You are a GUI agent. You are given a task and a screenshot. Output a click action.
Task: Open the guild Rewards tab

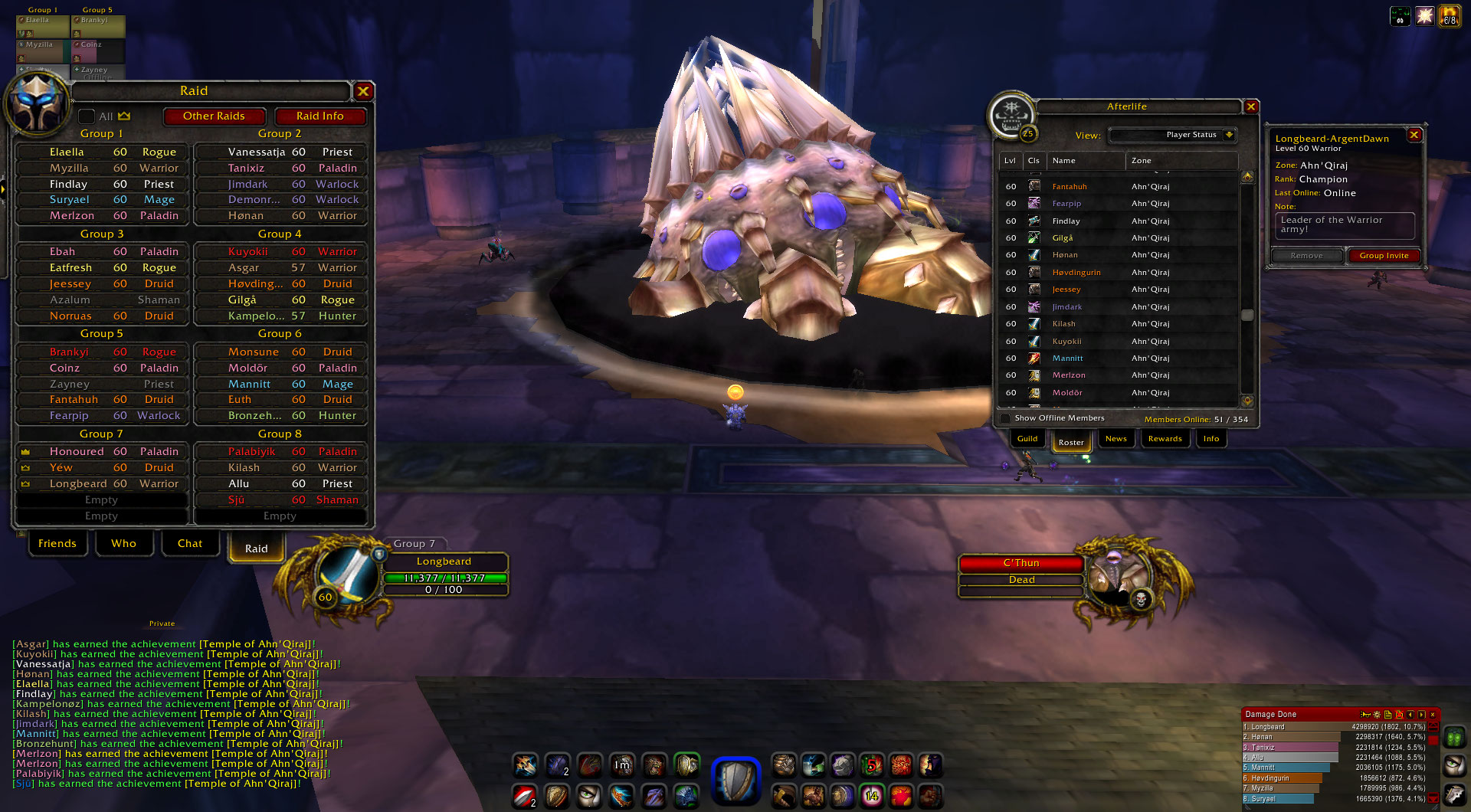1165,439
